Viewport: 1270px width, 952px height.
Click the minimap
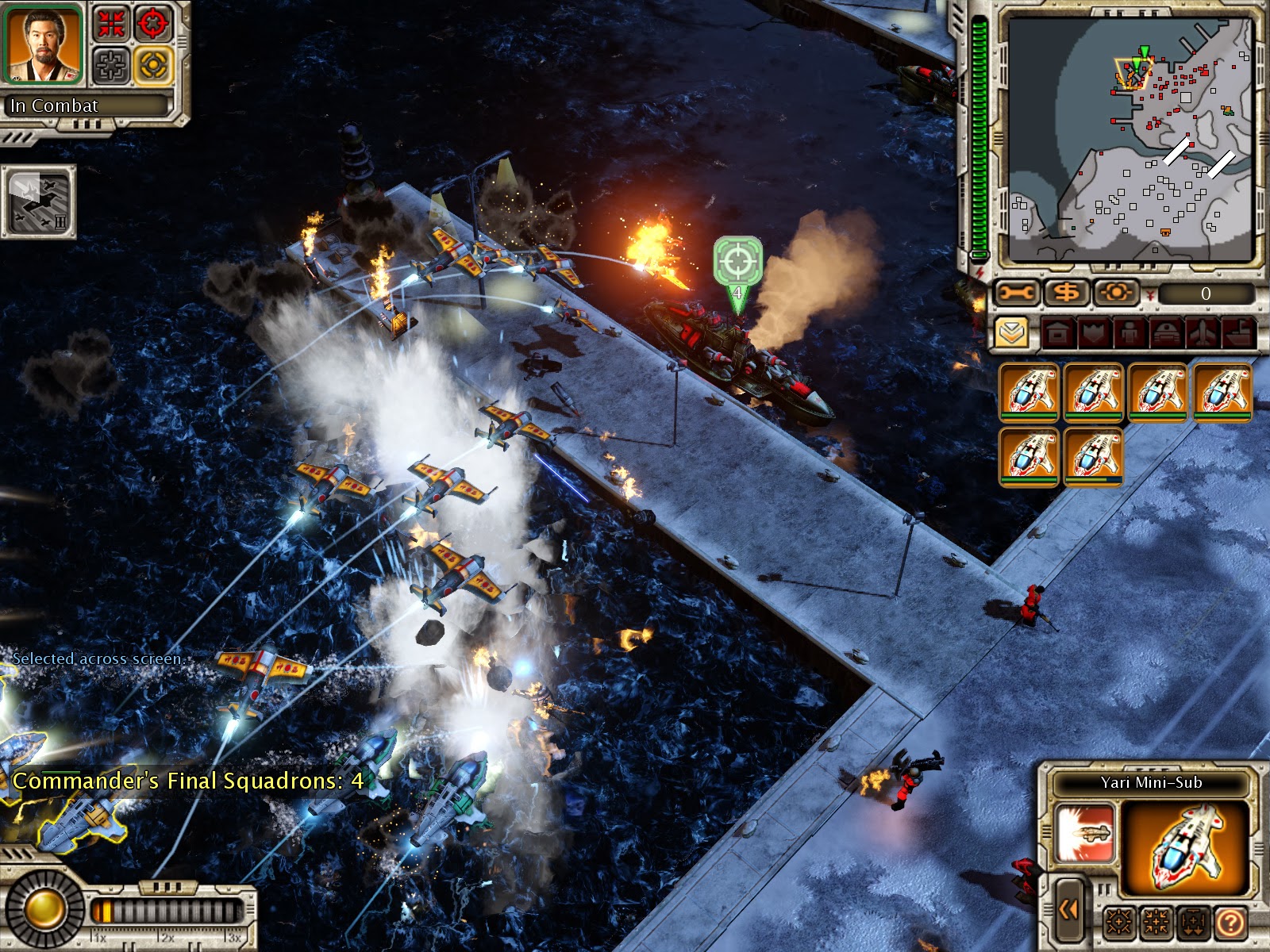click(1129, 140)
